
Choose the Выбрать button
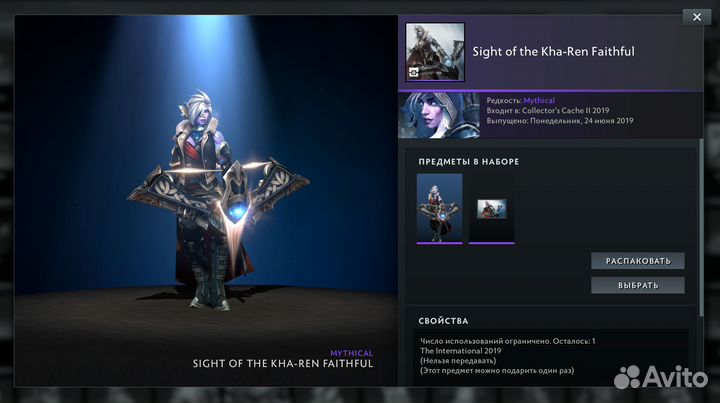(638, 285)
